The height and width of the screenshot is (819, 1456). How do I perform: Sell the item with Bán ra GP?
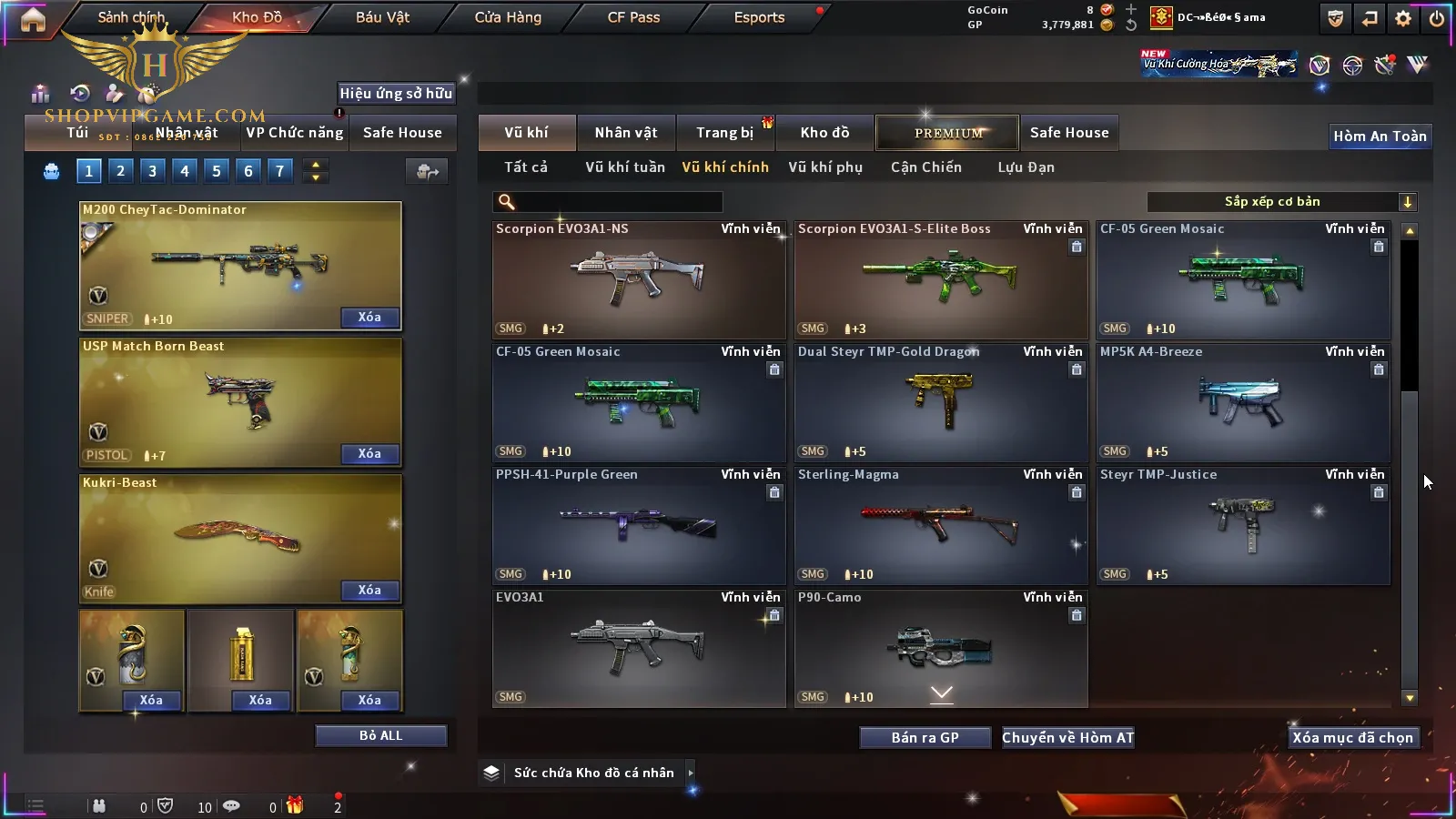(x=925, y=738)
